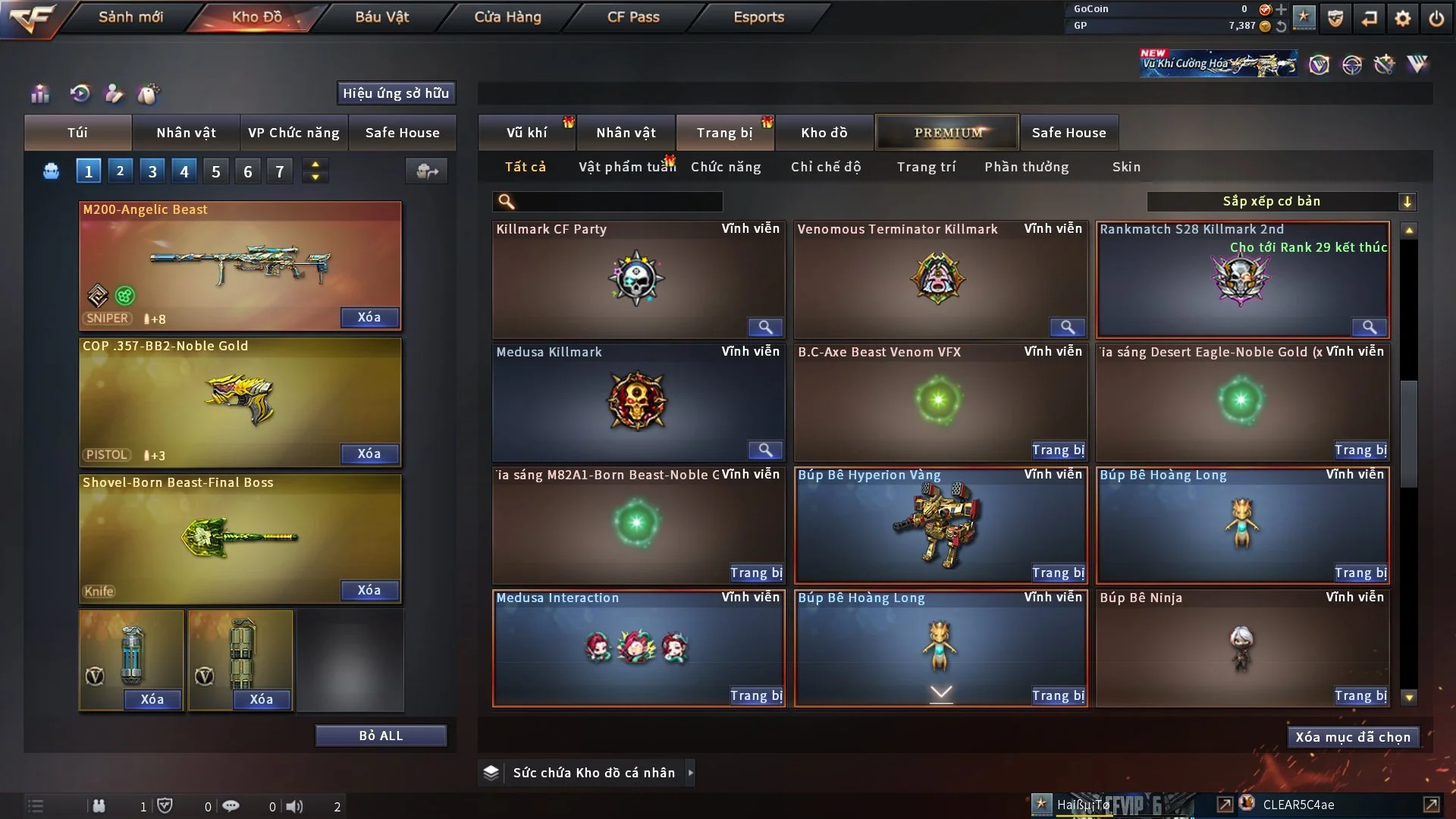Click the inventory search field

(x=618, y=201)
